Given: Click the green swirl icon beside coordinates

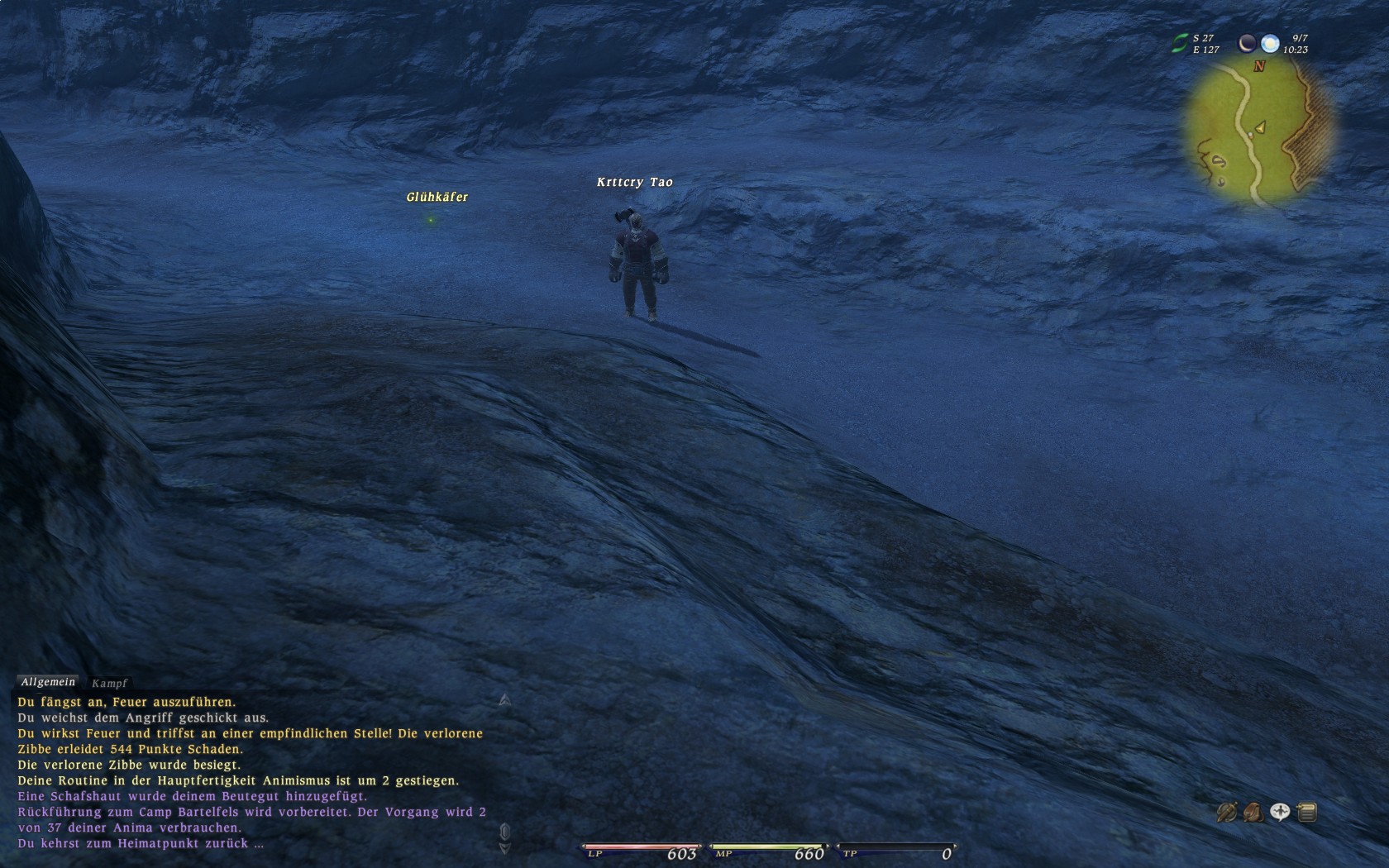Looking at the screenshot, I should [x=1179, y=44].
